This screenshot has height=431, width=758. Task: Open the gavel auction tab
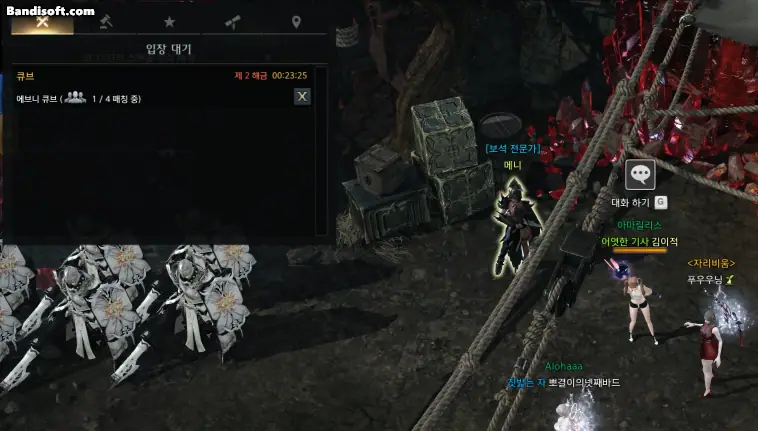pos(106,22)
